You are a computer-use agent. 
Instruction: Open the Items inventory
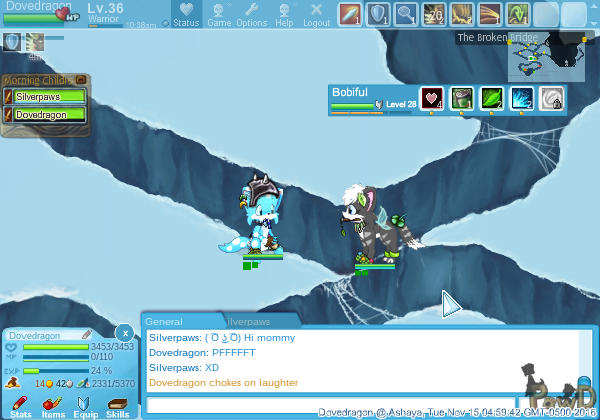click(x=53, y=405)
